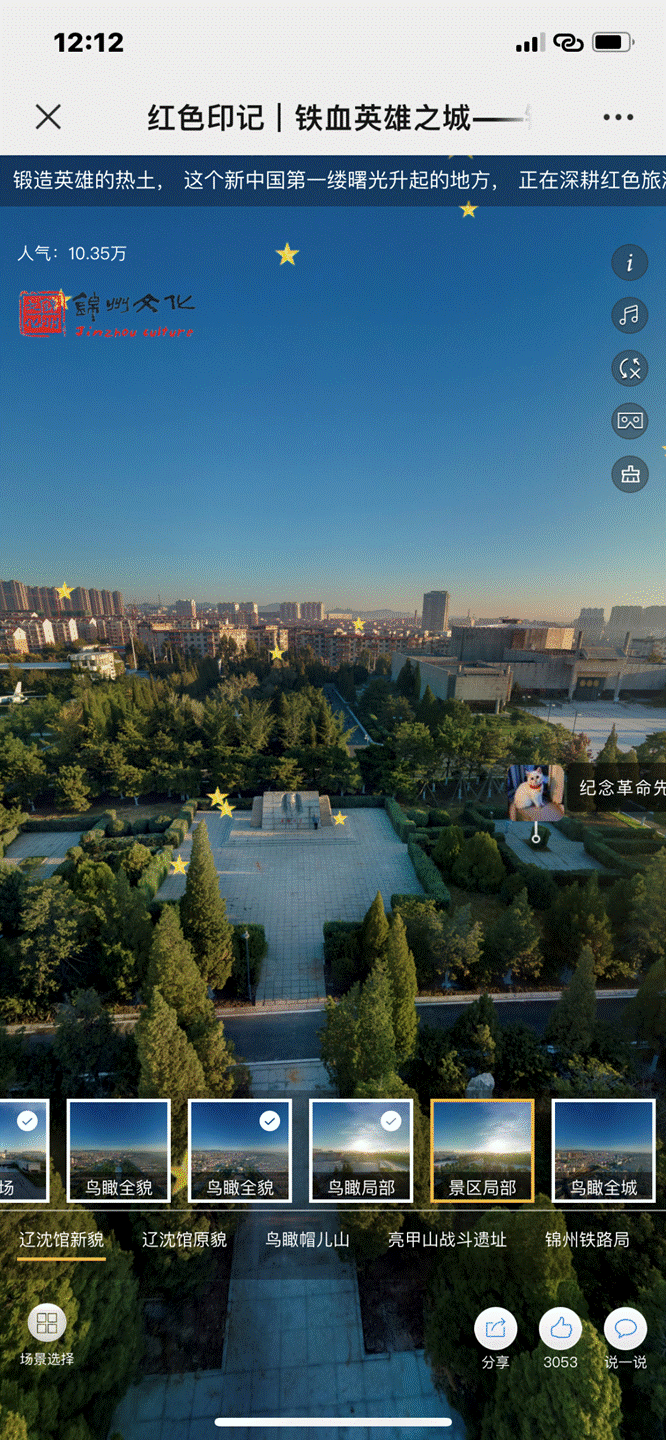Open the three-dot more options menu

(618, 118)
